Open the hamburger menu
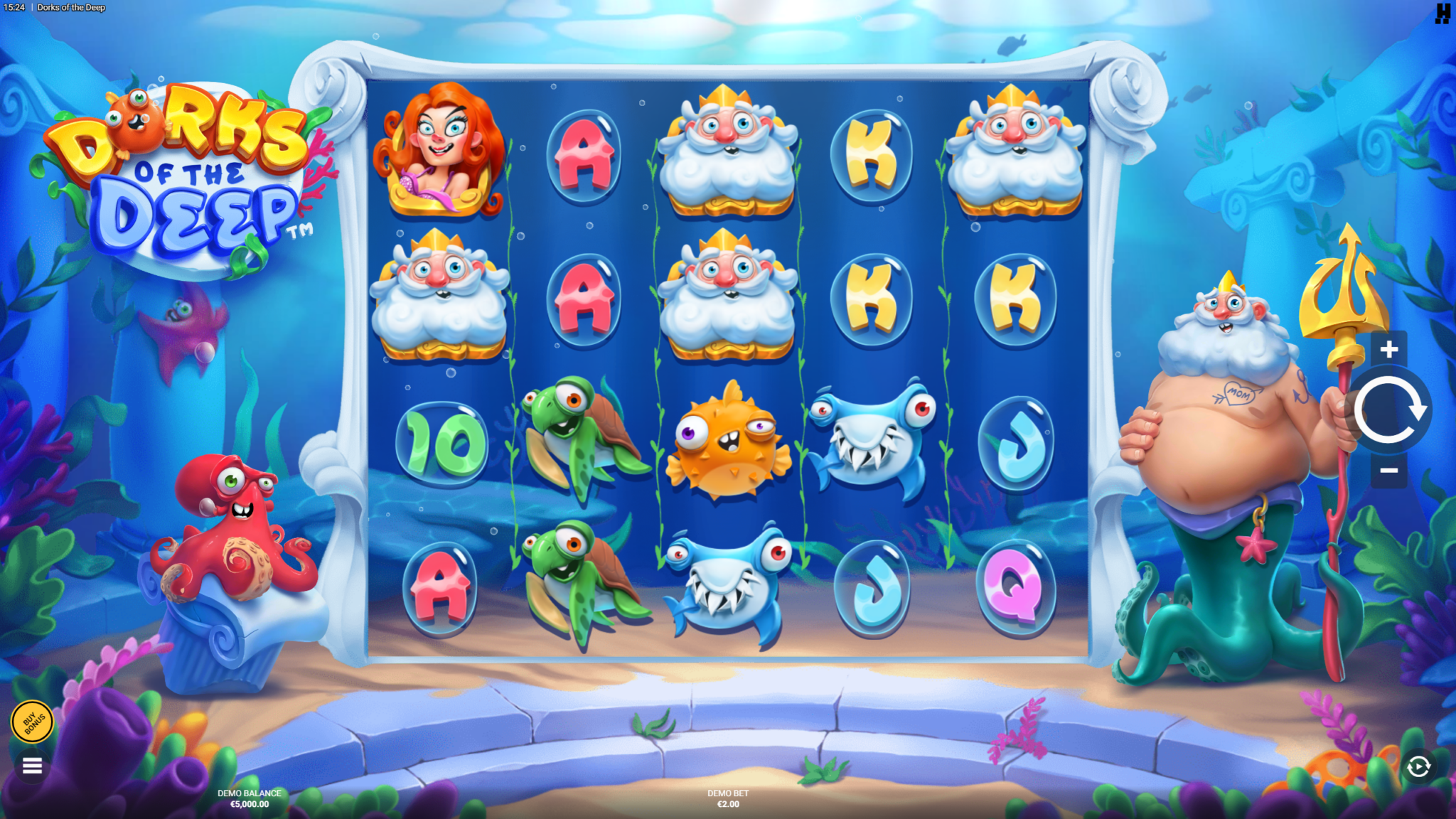The width and height of the screenshot is (1456, 819). click(32, 766)
